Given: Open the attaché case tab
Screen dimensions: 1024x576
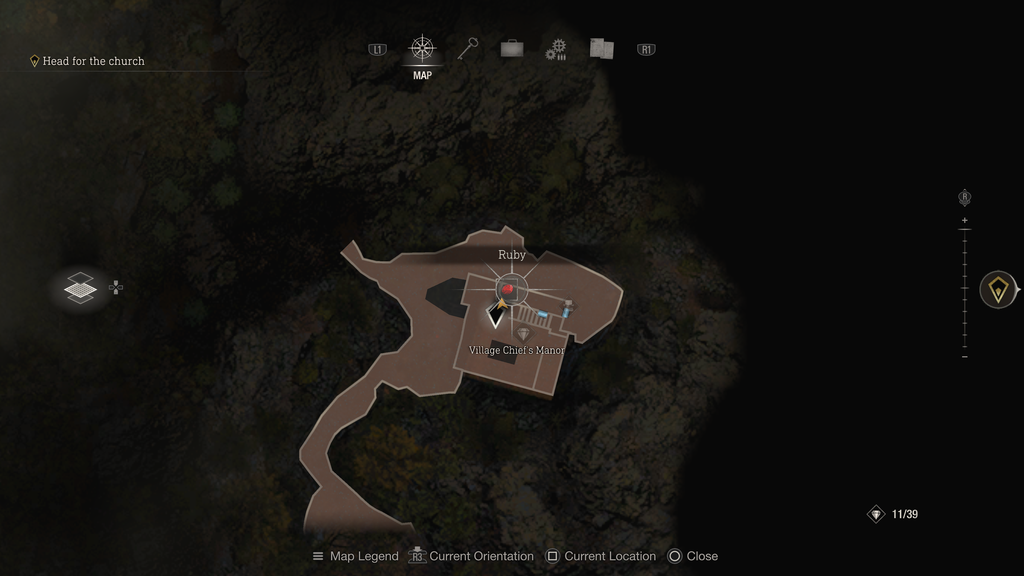Looking at the screenshot, I should [x=511, y=49].
